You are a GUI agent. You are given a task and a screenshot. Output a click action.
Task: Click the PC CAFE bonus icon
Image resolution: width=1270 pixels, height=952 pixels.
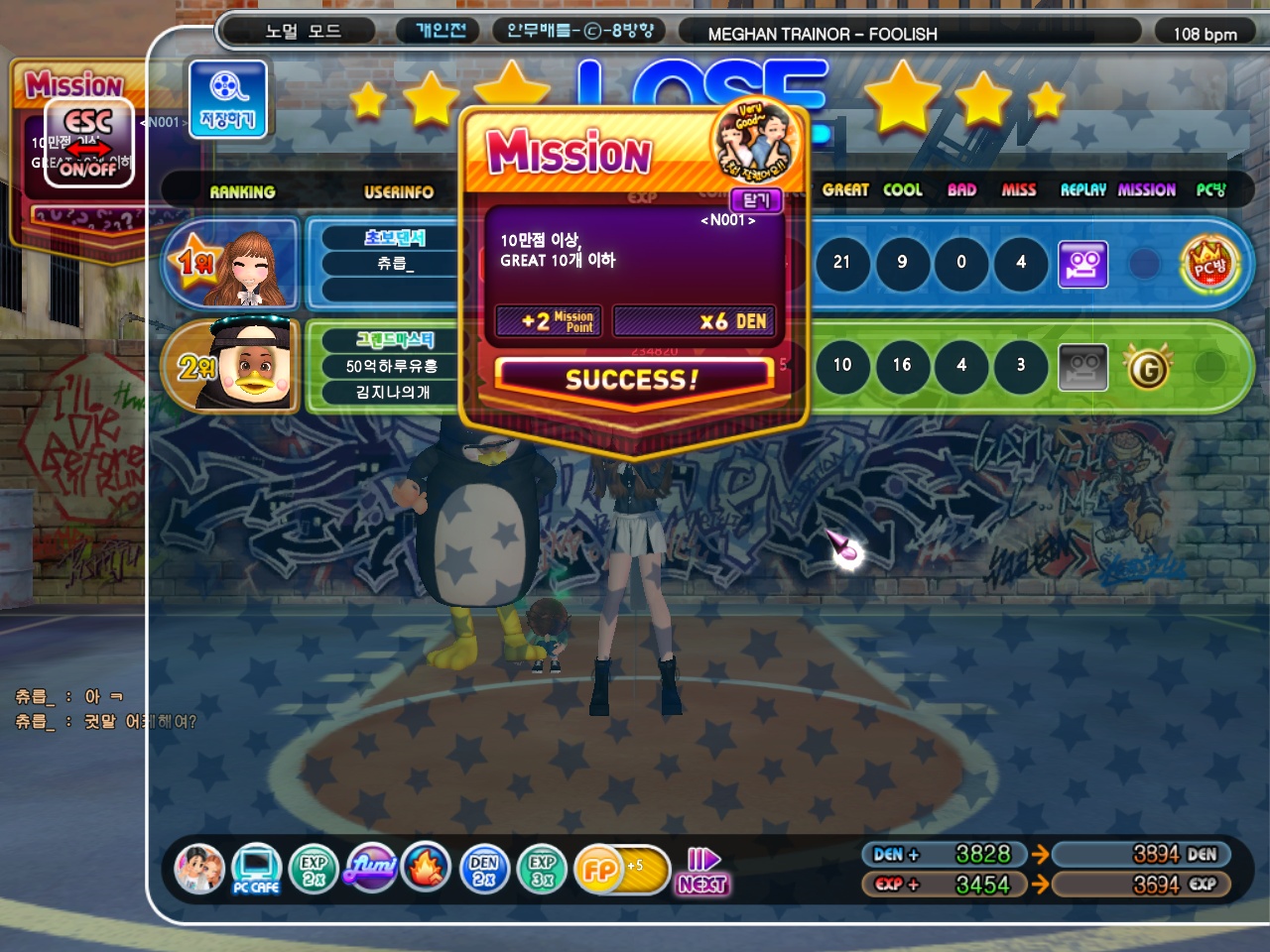256,870
